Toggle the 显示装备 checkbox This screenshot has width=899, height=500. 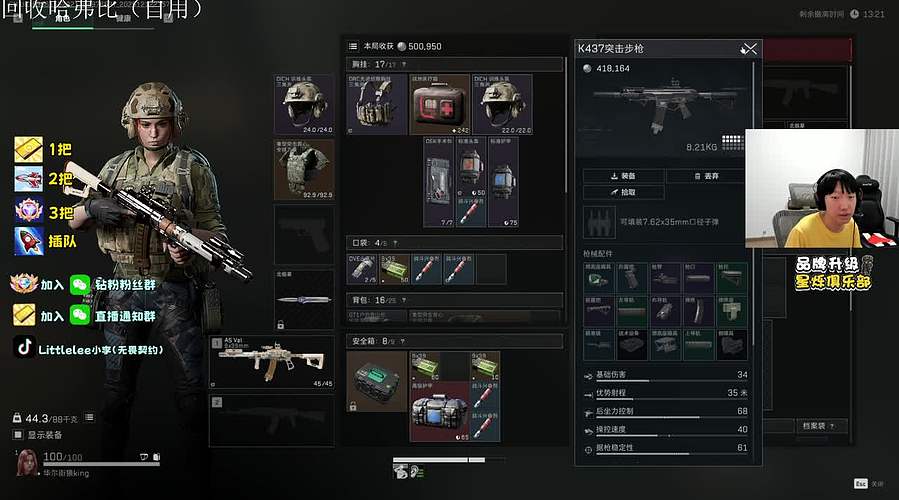(18, 435)
